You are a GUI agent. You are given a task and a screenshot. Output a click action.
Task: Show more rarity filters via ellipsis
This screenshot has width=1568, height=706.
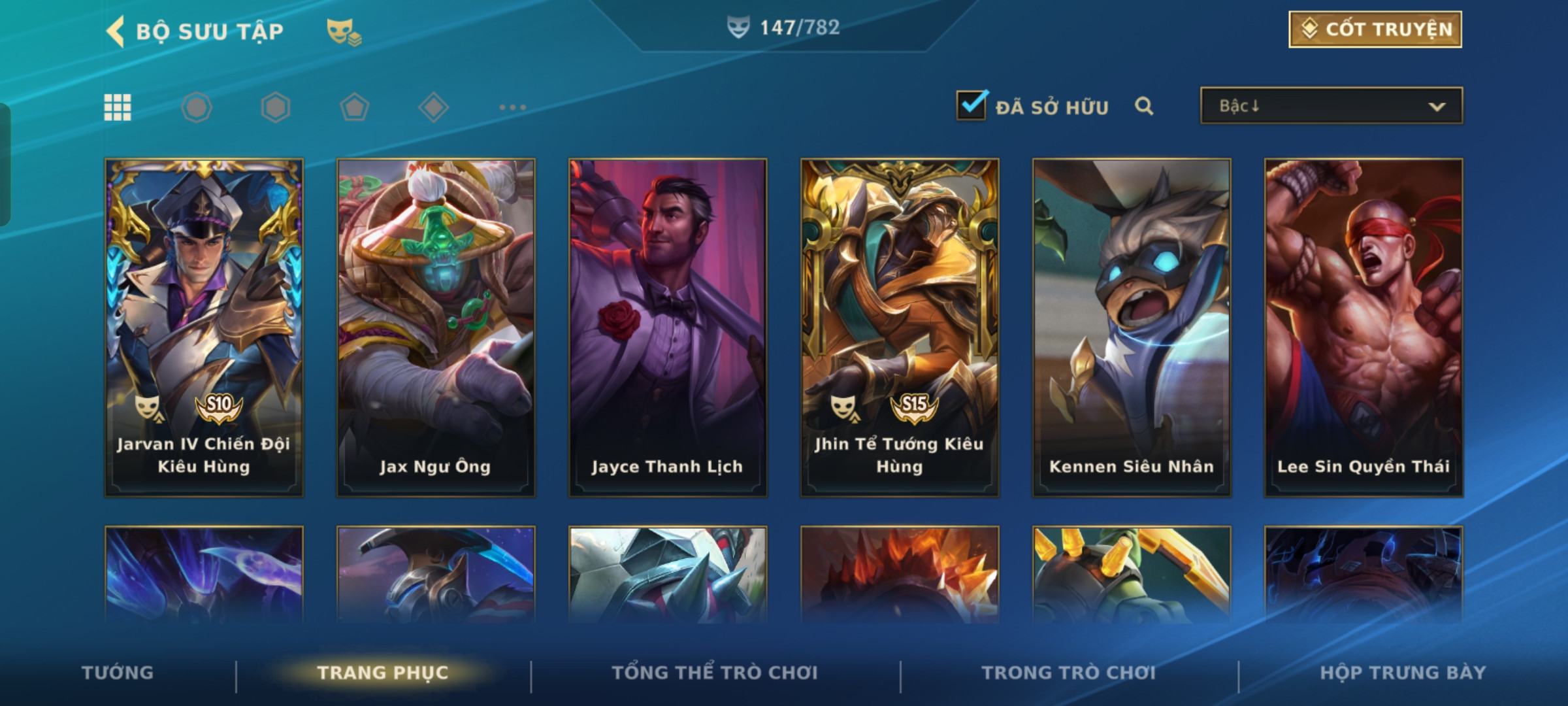(512, 107)
